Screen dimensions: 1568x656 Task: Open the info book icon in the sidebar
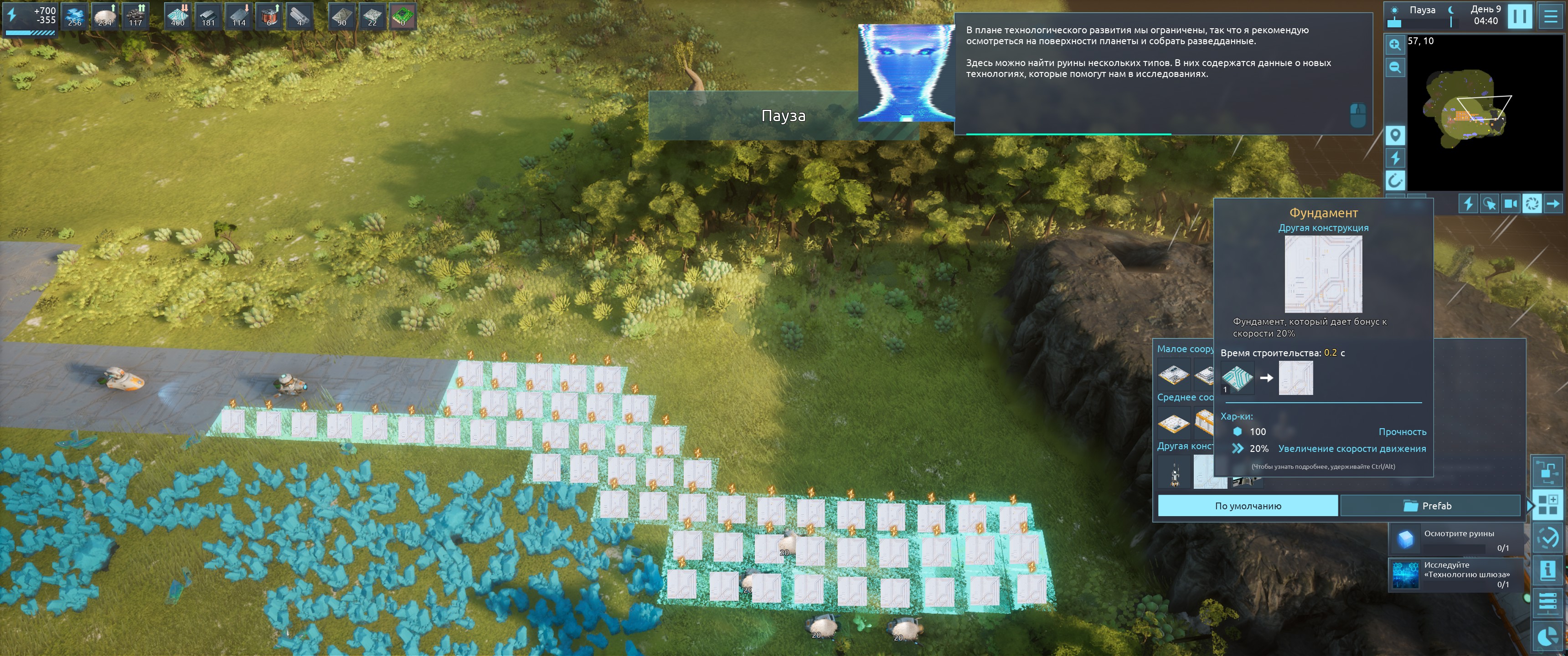1547,570
